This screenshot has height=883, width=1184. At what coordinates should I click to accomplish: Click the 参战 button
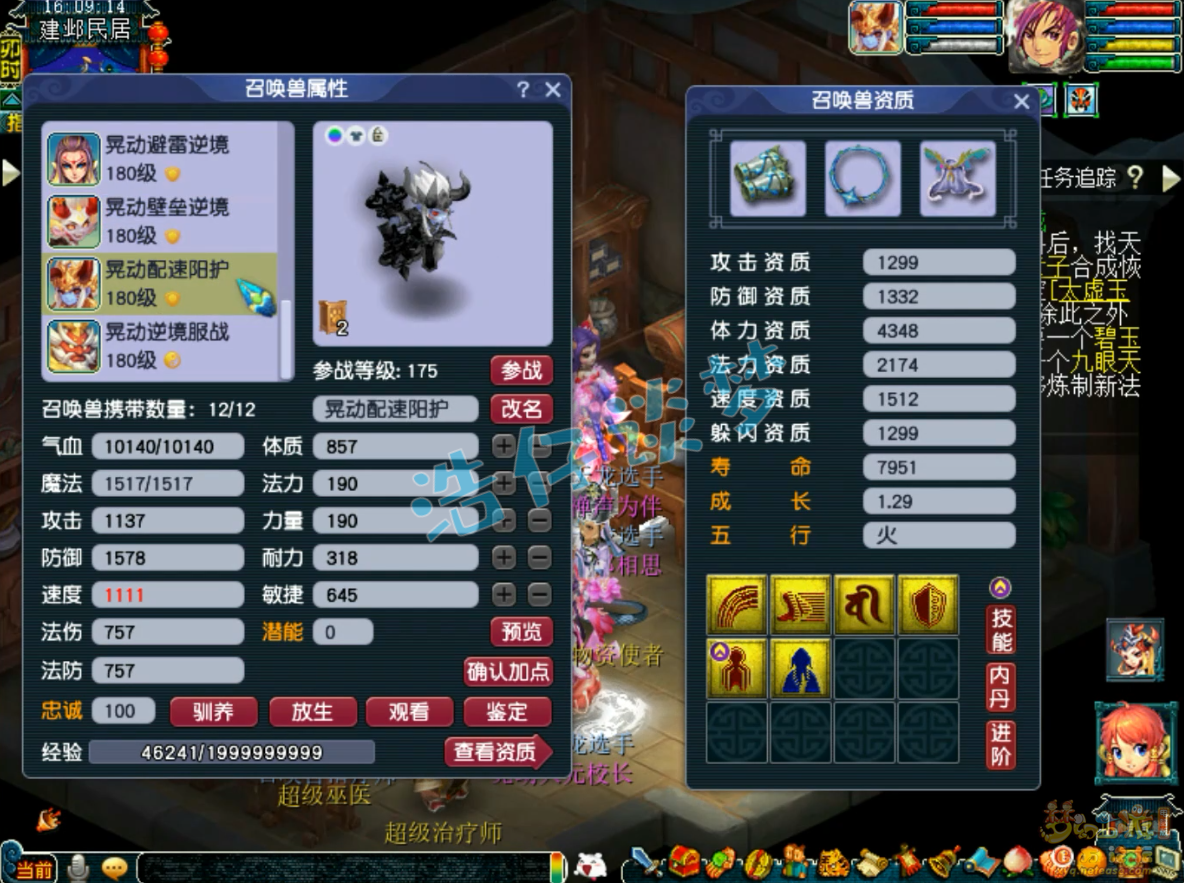521,371
